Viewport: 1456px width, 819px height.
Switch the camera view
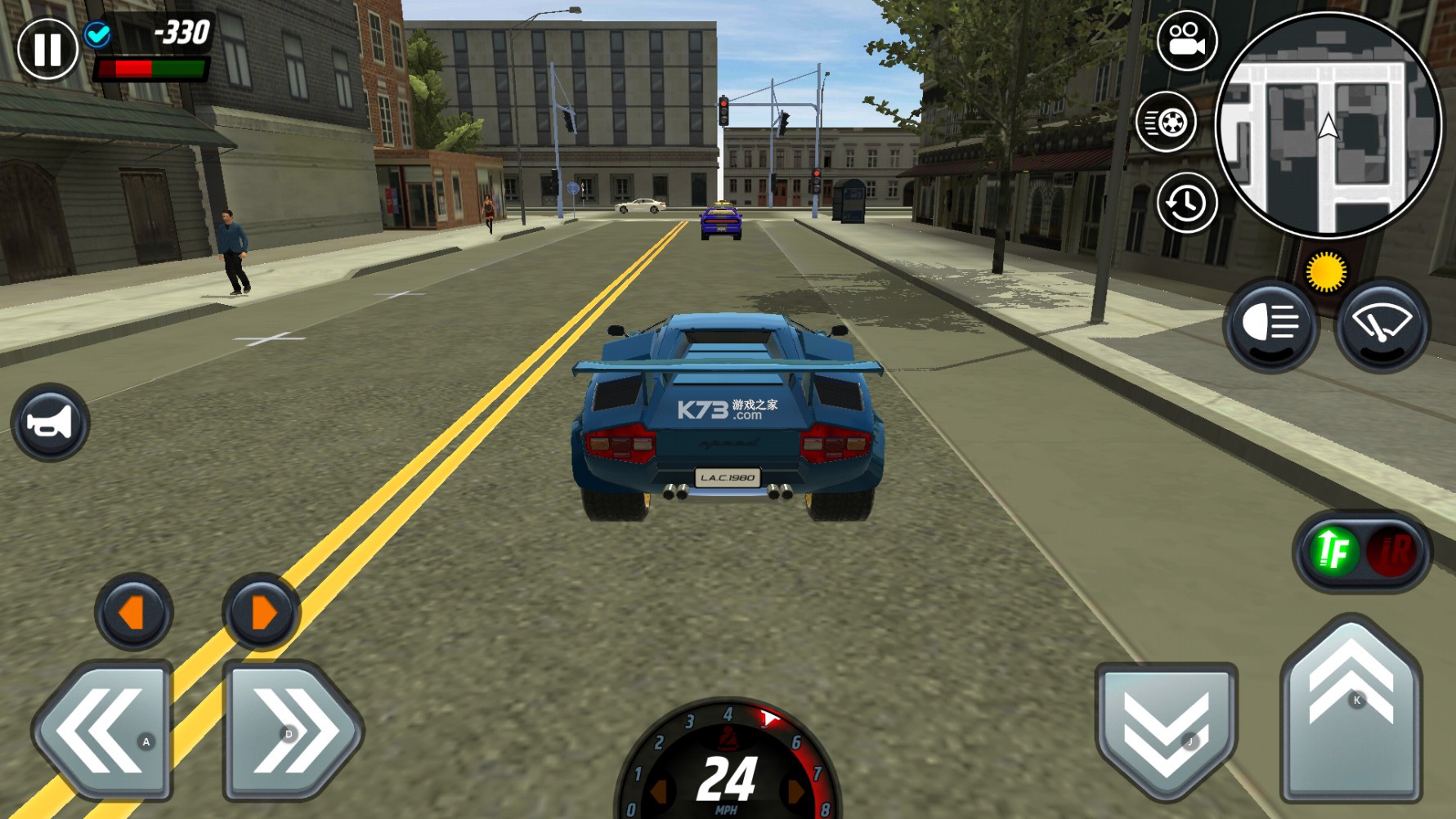[1186, 41]
